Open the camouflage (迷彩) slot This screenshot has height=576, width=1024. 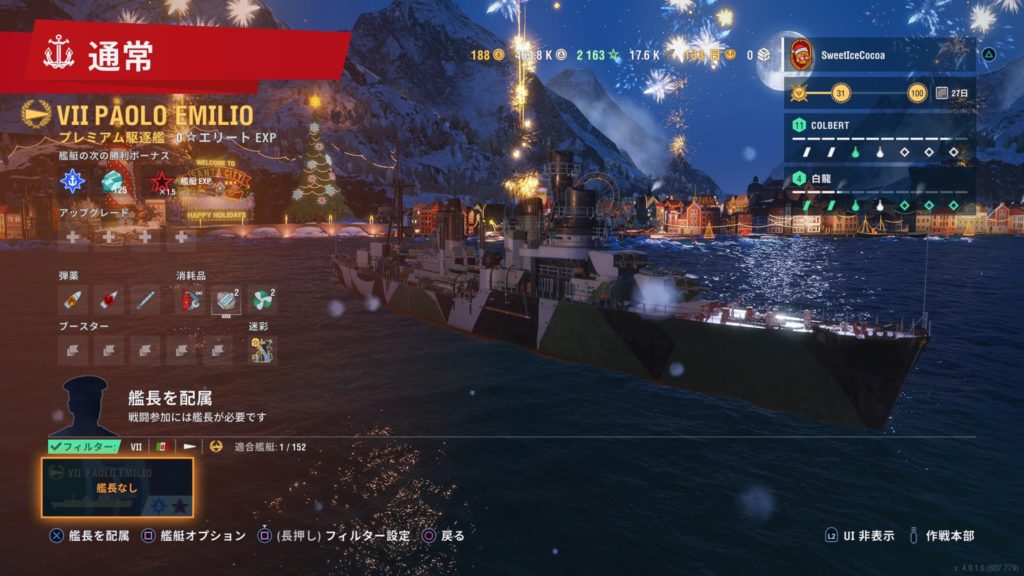[262, 349]
